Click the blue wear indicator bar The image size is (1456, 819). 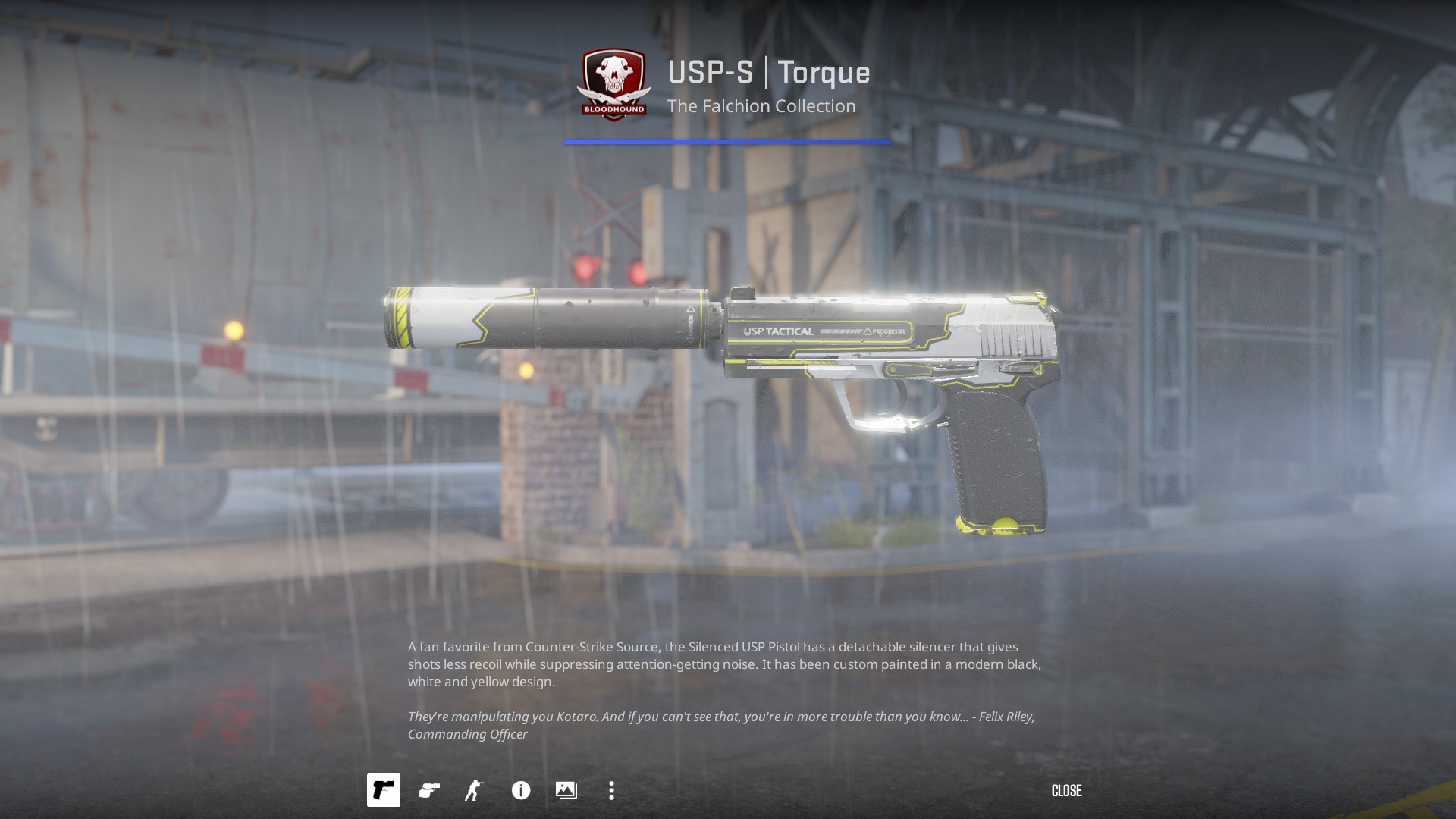pos(728,140)
